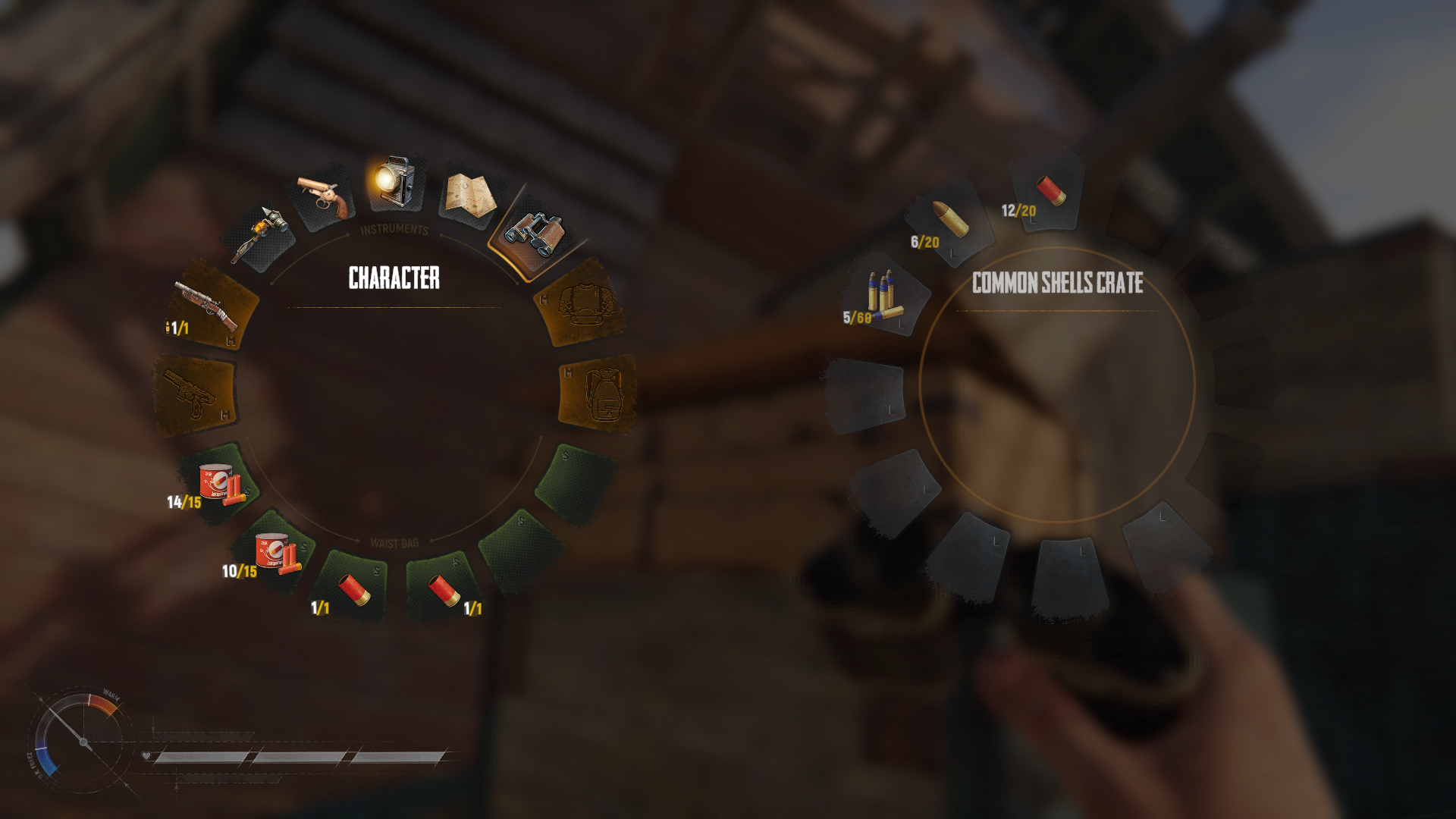This screenshot has height=819, width=1456.
Task: Select the shell box showing 14/15
Action: pyautogui.click(x=218, y=484)
